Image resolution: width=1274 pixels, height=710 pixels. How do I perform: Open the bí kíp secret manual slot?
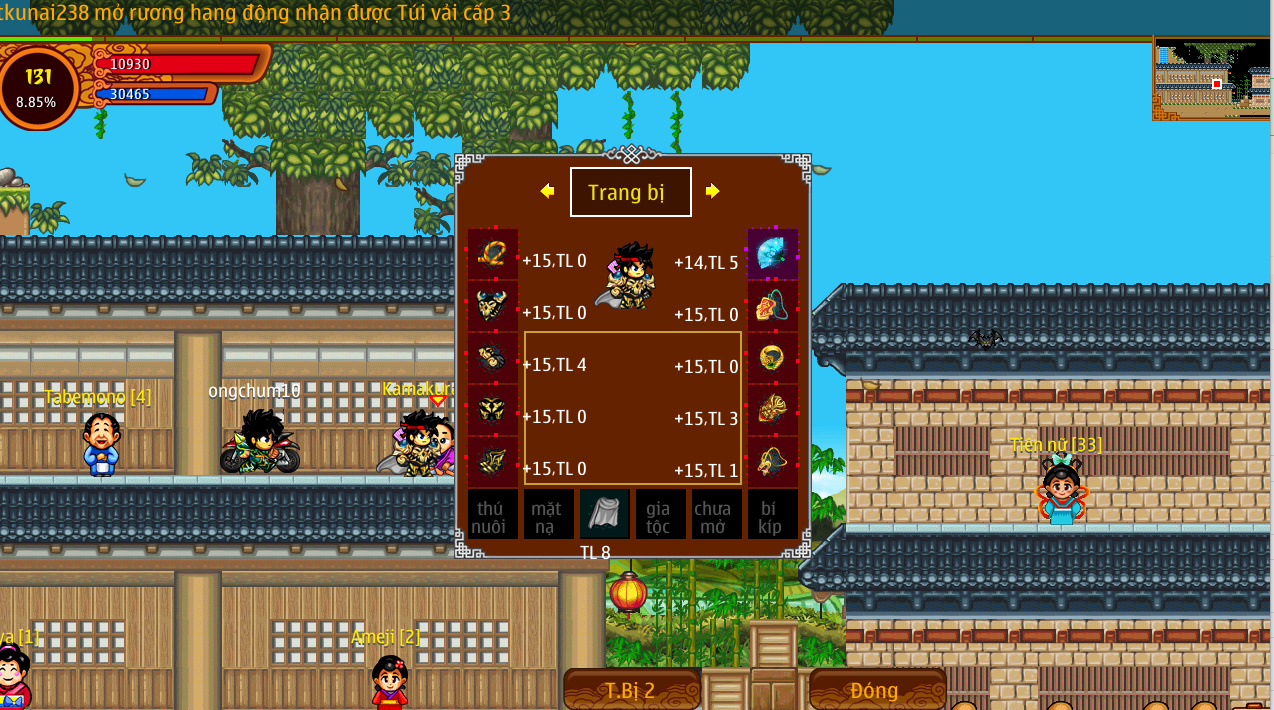tap(773, 515)
